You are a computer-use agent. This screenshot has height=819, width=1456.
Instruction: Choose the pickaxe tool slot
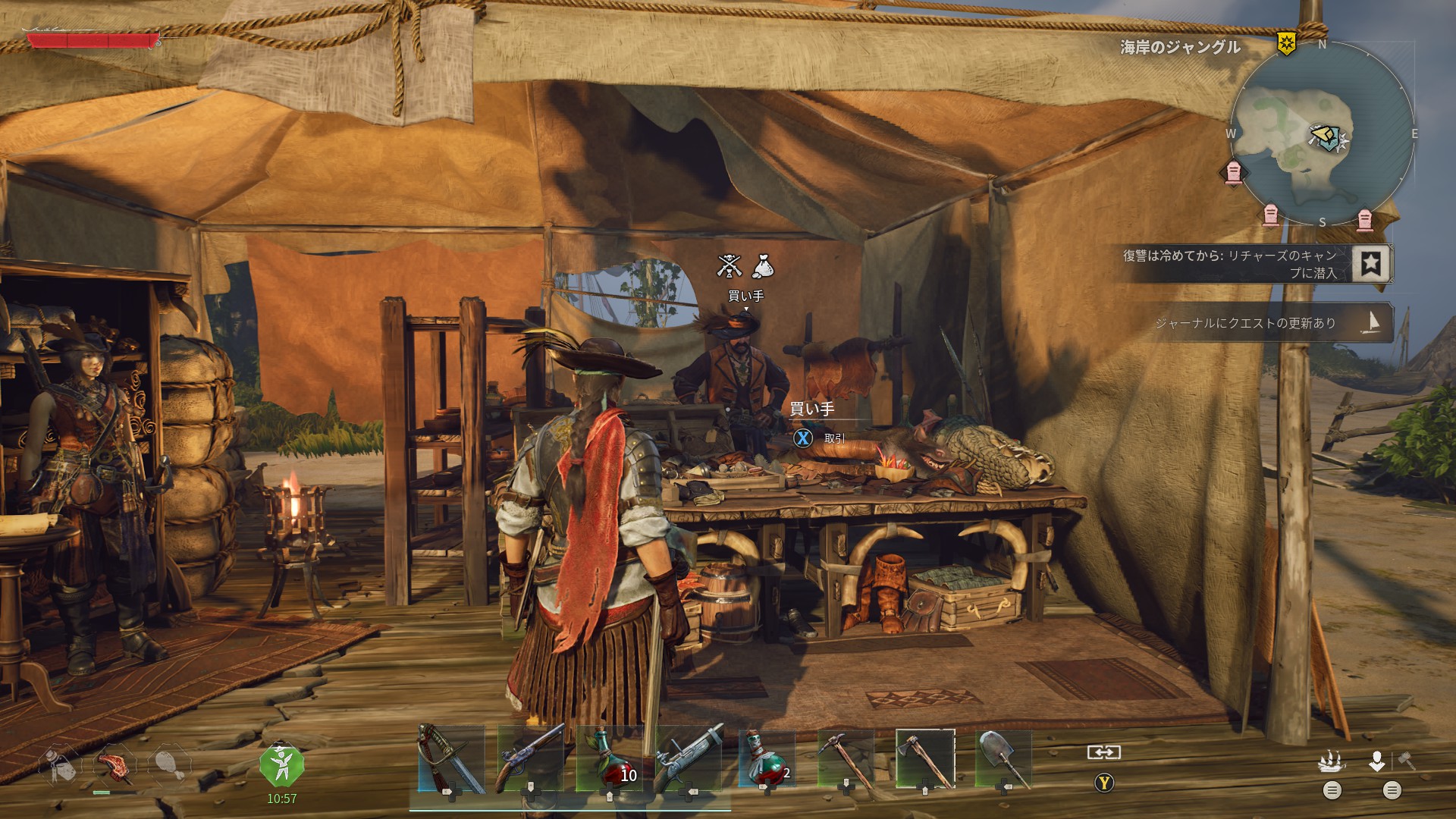(x=846, y=760)
